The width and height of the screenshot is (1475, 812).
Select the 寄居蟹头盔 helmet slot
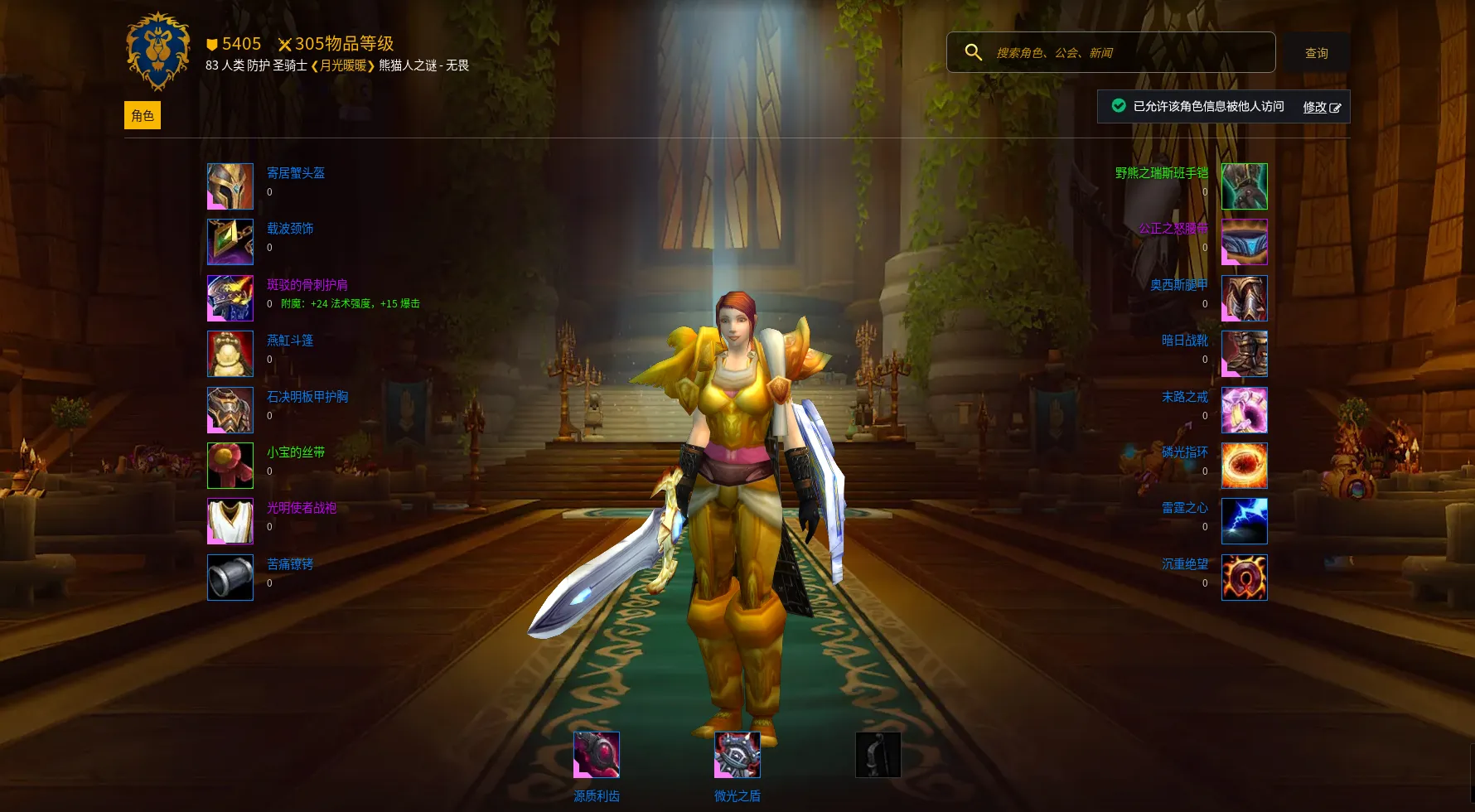230,186
